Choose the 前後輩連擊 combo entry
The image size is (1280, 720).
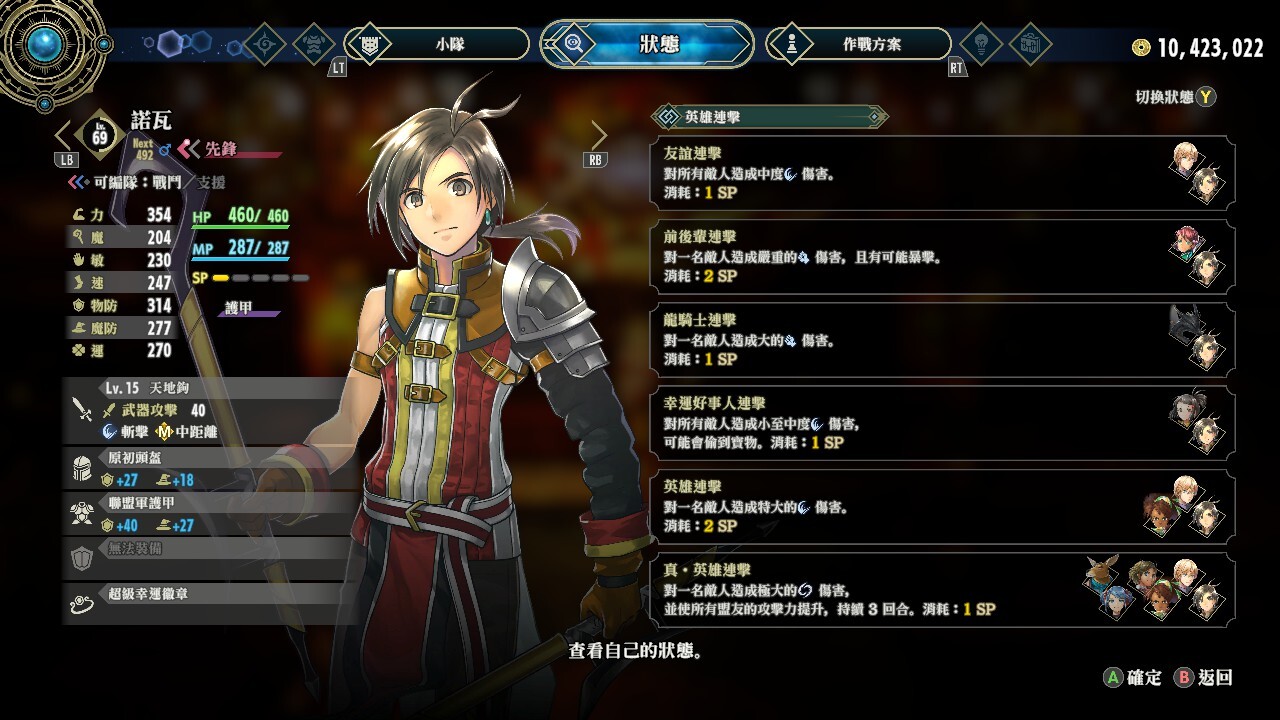(x=942, y=257)
